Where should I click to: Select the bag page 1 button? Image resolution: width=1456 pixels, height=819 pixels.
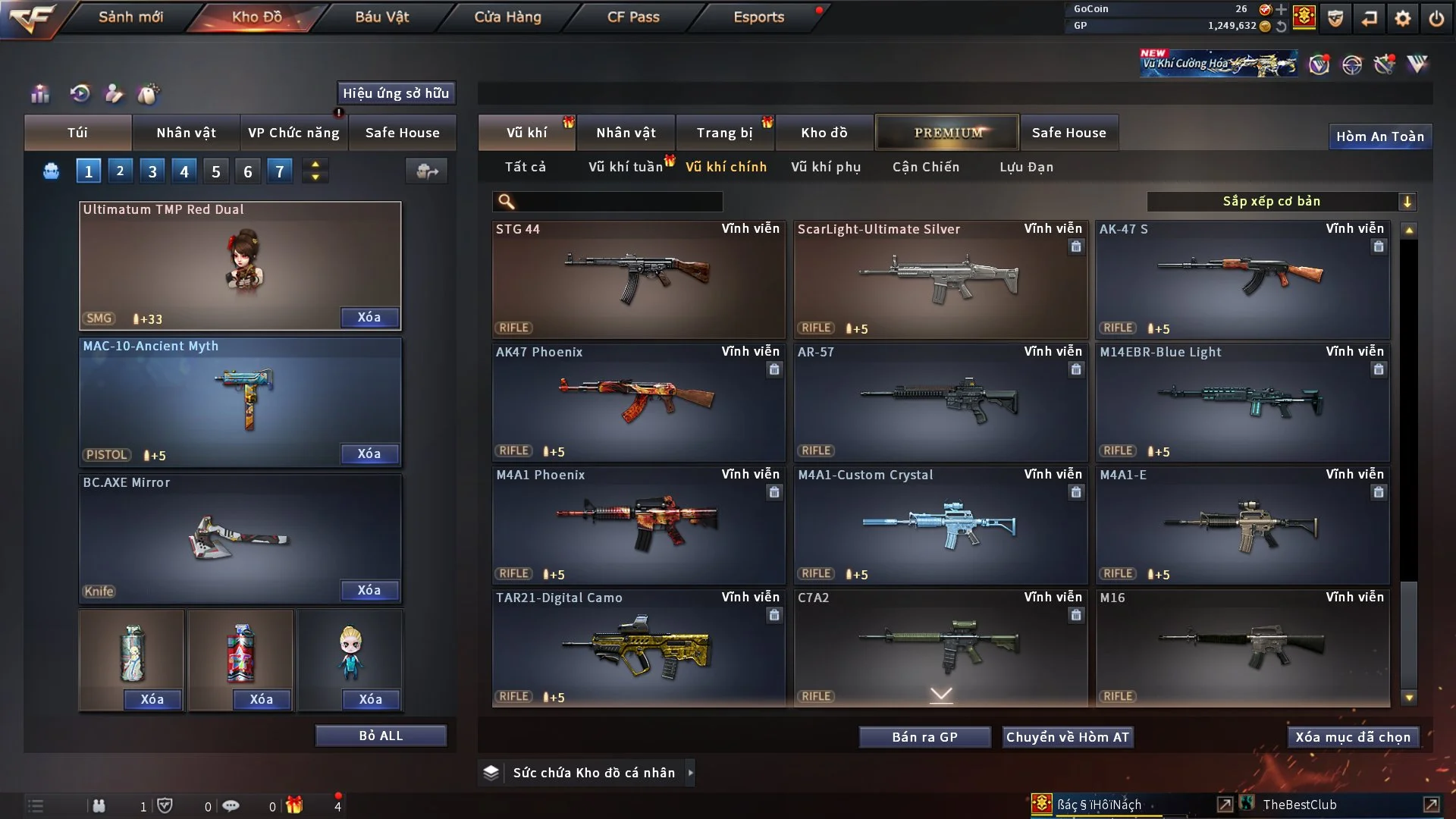tap(88, 171)
